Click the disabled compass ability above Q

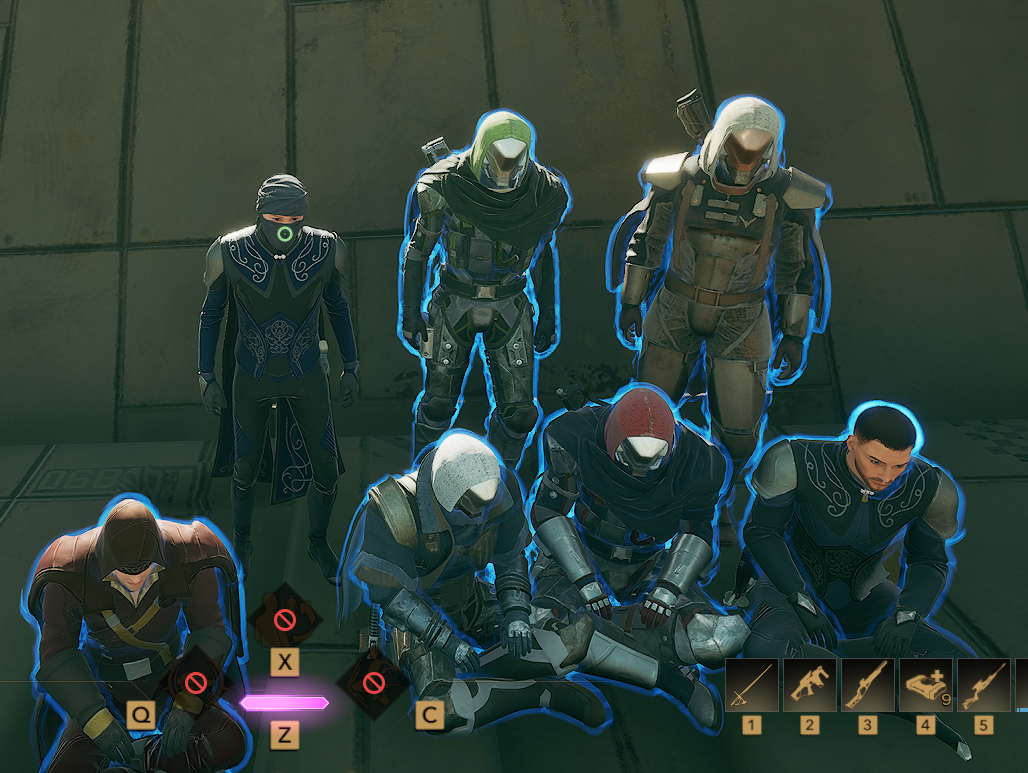coord(194,684)
